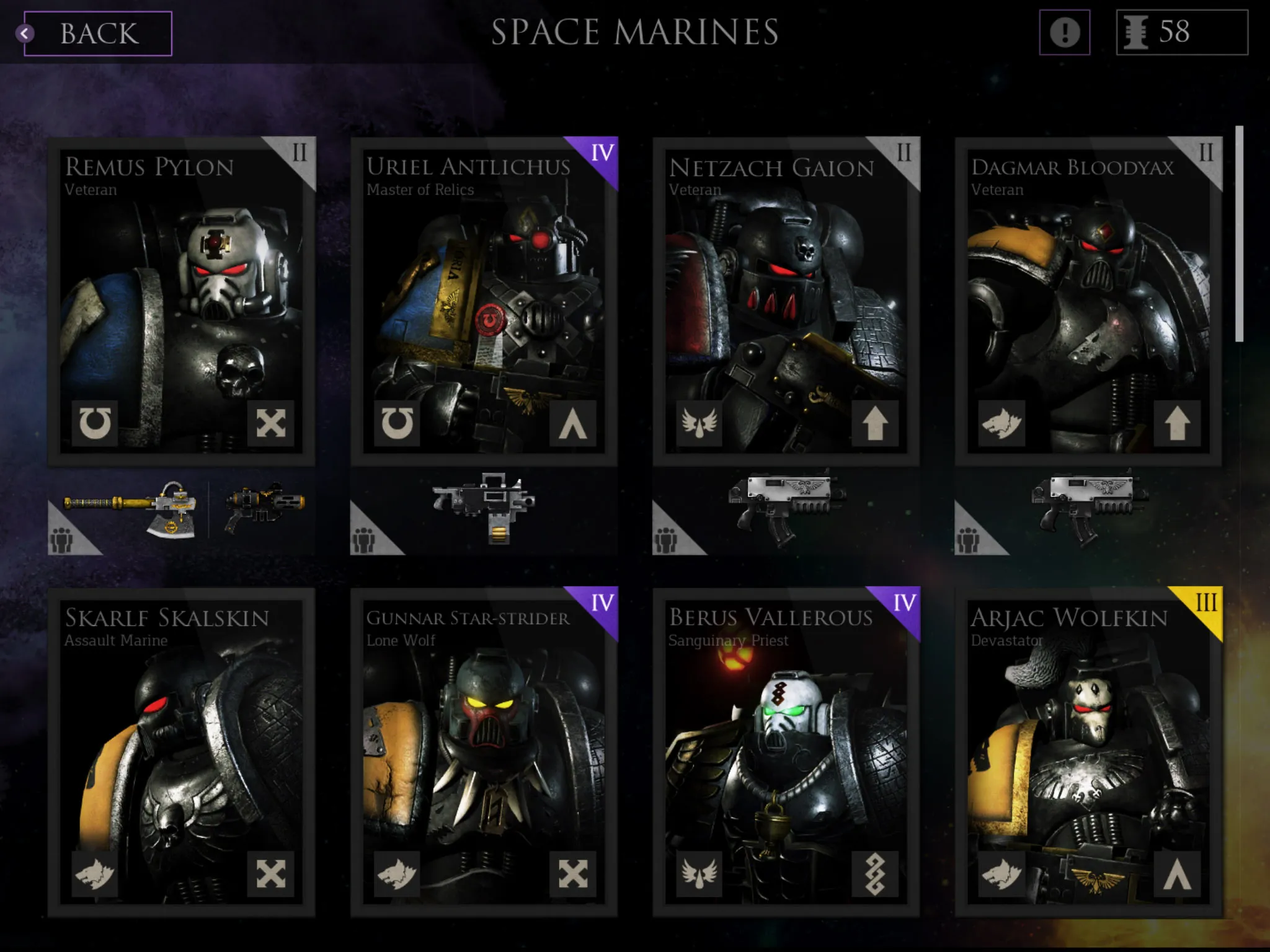This screenshot has width=1270, height=952.
Task: Select Berus Vallerous the Sanguinary Priest
Action: 786,751
